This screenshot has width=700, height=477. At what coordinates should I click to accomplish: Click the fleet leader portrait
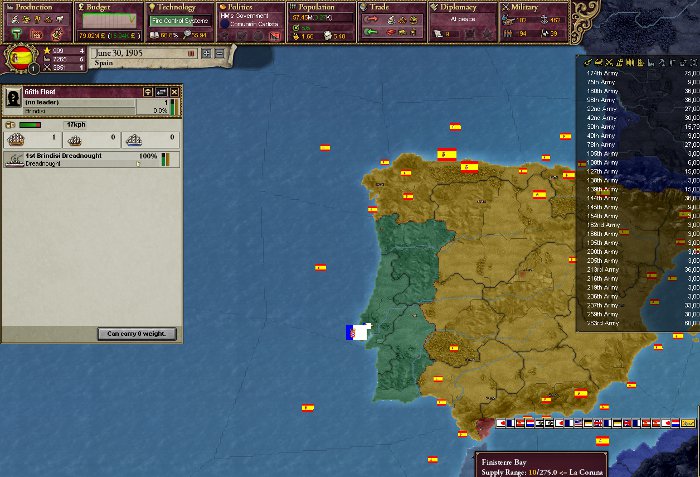click(x=13, y=98)
